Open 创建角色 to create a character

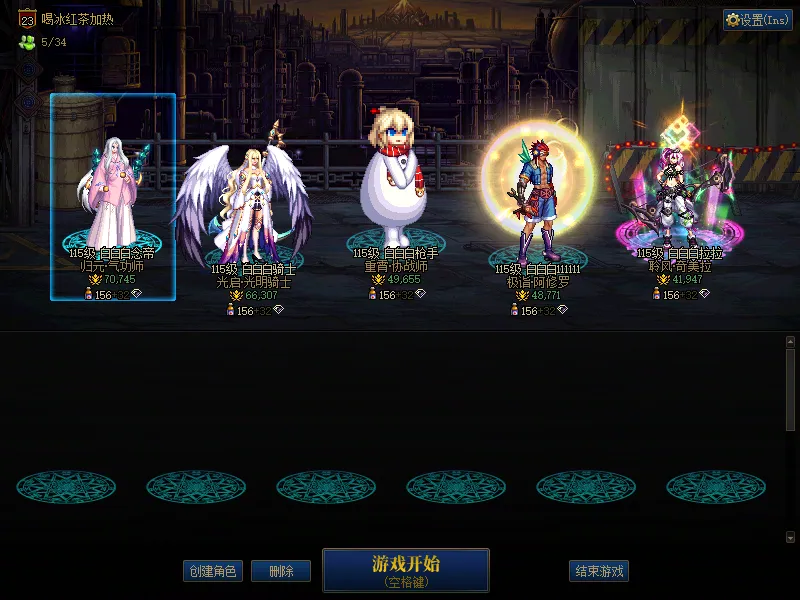(213, 571)
